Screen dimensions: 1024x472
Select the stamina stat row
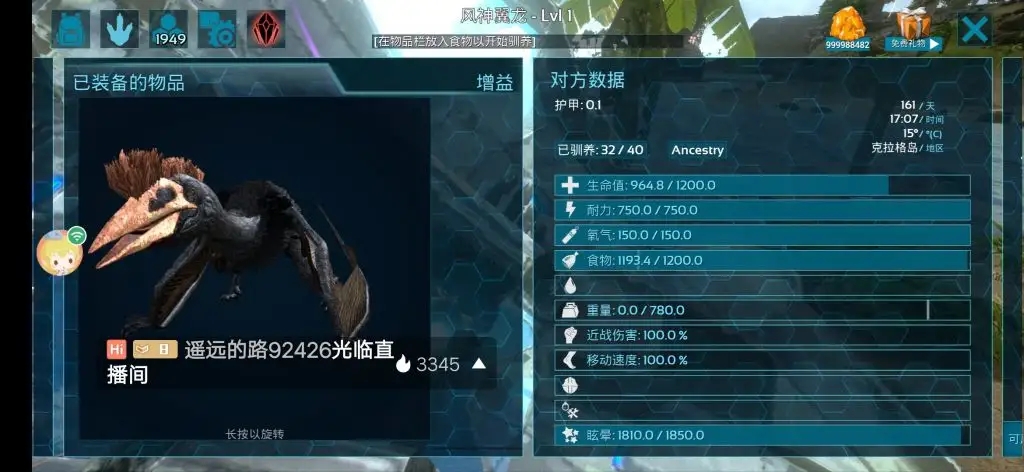coord(762,210)
